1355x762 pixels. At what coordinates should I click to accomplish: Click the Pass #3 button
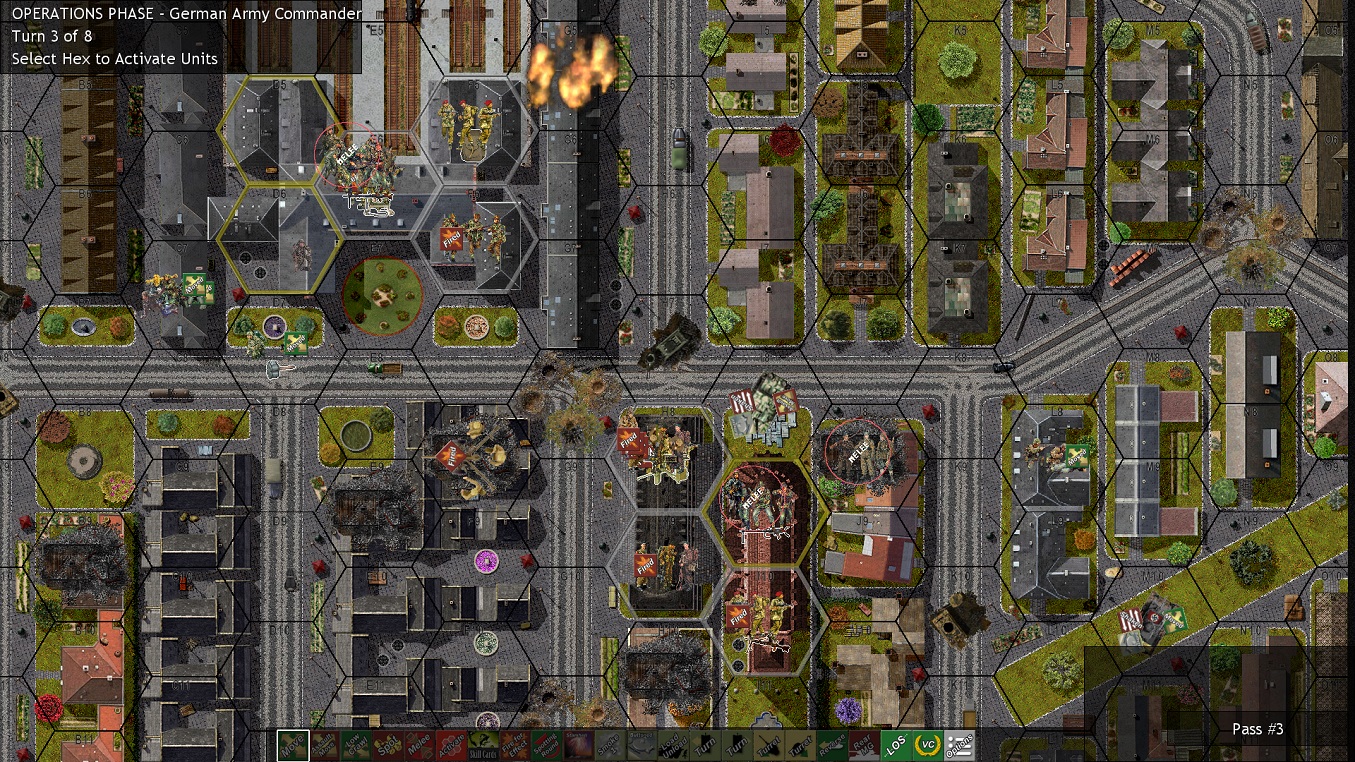[x=1257, y=729]
